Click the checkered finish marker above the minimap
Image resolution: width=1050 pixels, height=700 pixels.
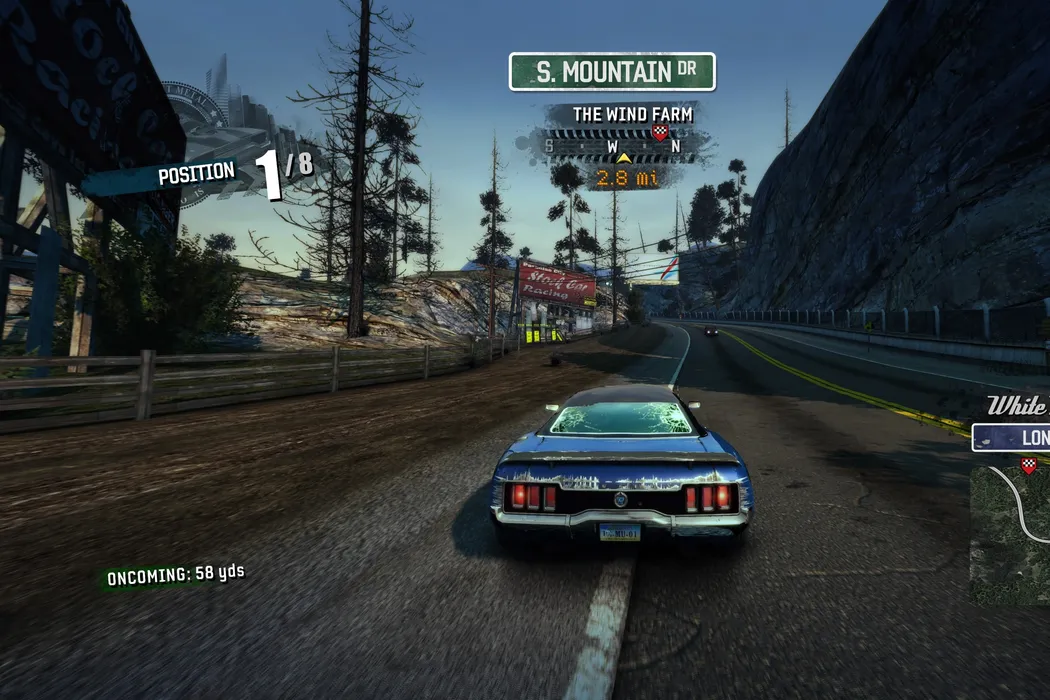point(1028,464)
